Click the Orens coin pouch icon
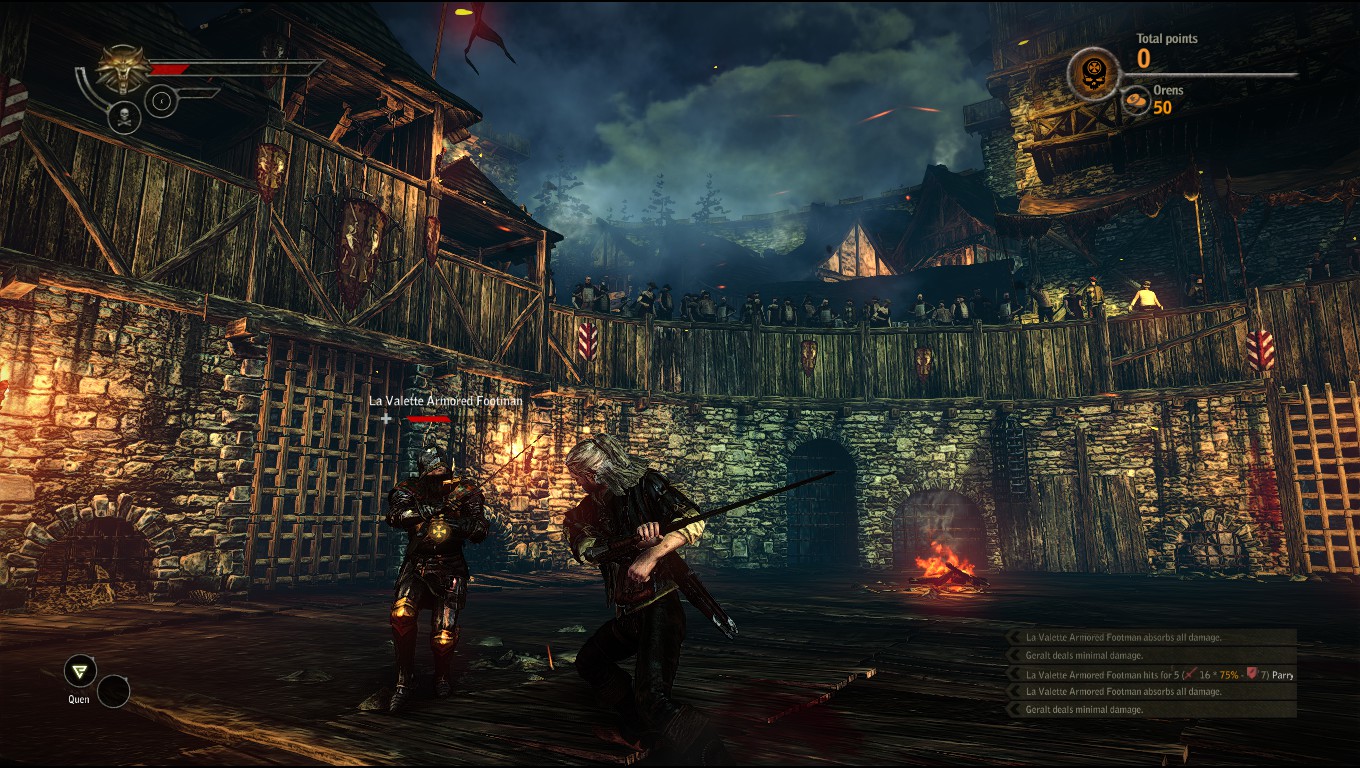 [x=1136, y=100]
